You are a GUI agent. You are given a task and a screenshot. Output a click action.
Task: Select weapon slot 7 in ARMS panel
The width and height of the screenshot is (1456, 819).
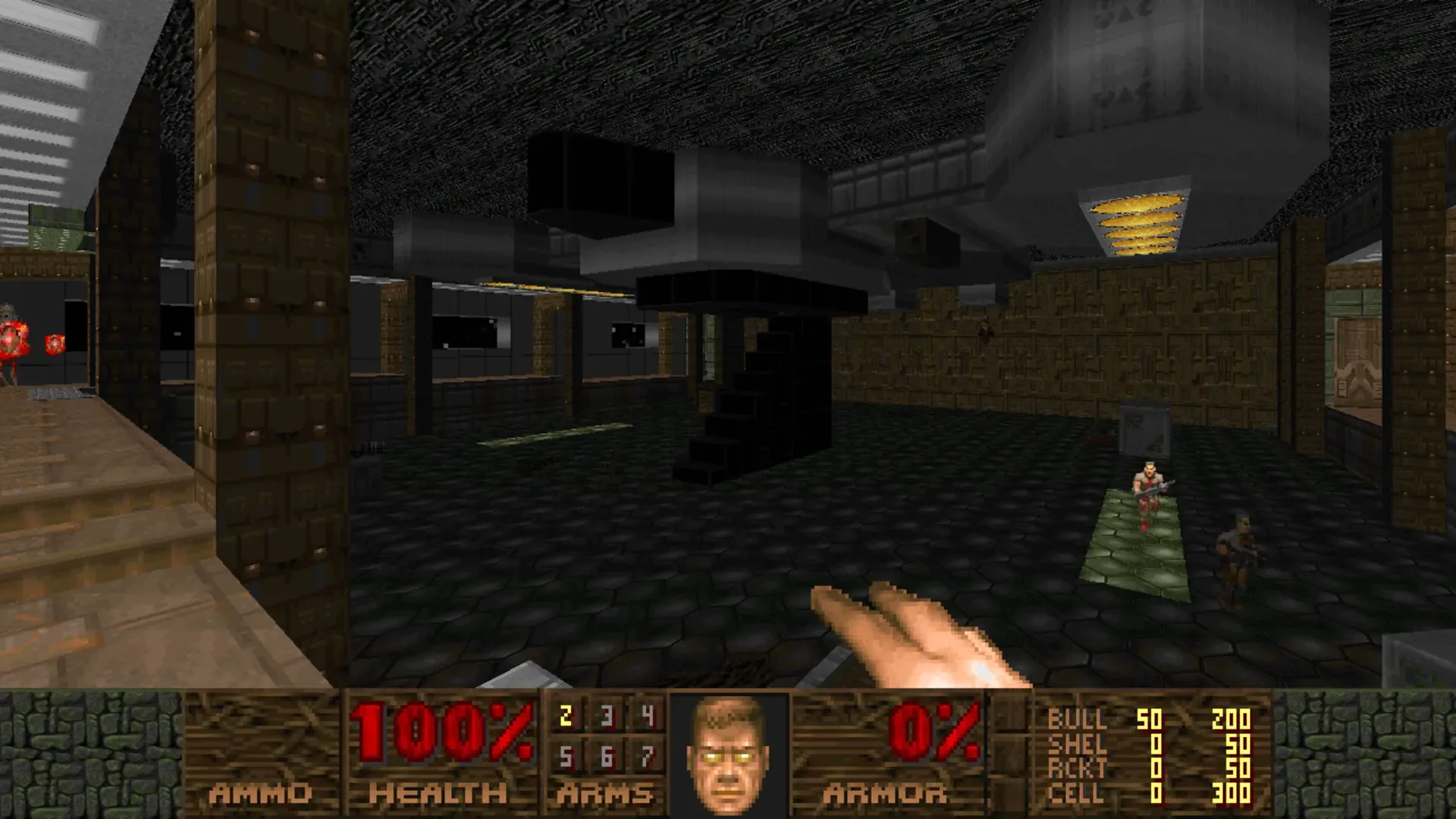645,756
